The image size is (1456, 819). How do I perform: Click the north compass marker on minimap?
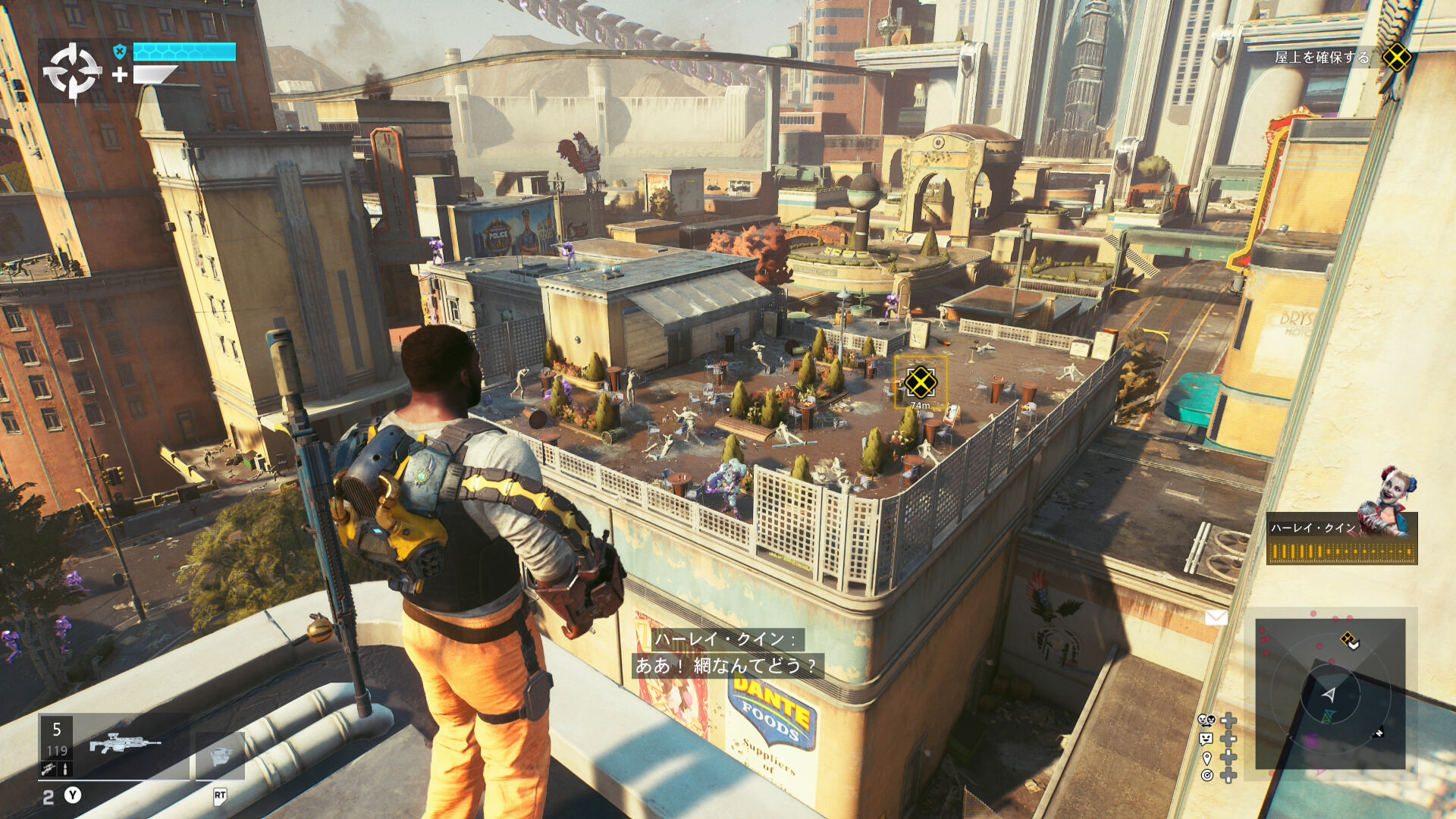(1379, 733)
